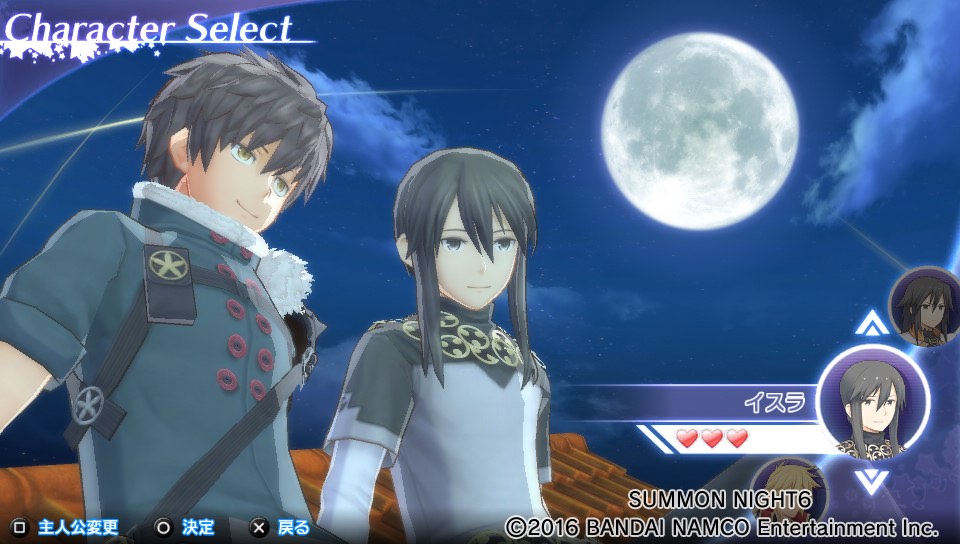Viewport: 960px width, 544px height.
Task: Click the up arrow above the selected portrait
Action: [x=872, y=324]
